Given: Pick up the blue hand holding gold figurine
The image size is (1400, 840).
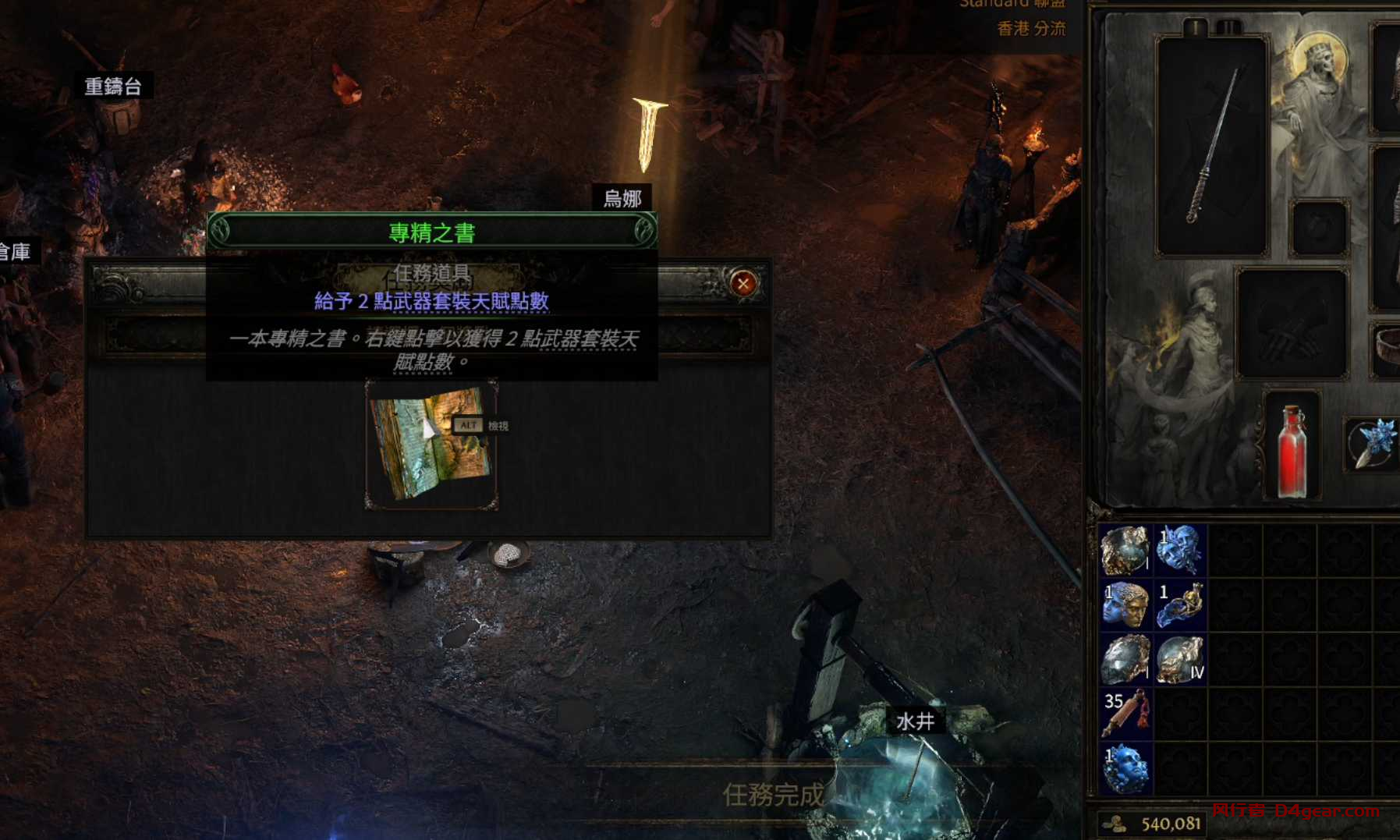Looking at the screenshot, I should (x=1179, y=604).
